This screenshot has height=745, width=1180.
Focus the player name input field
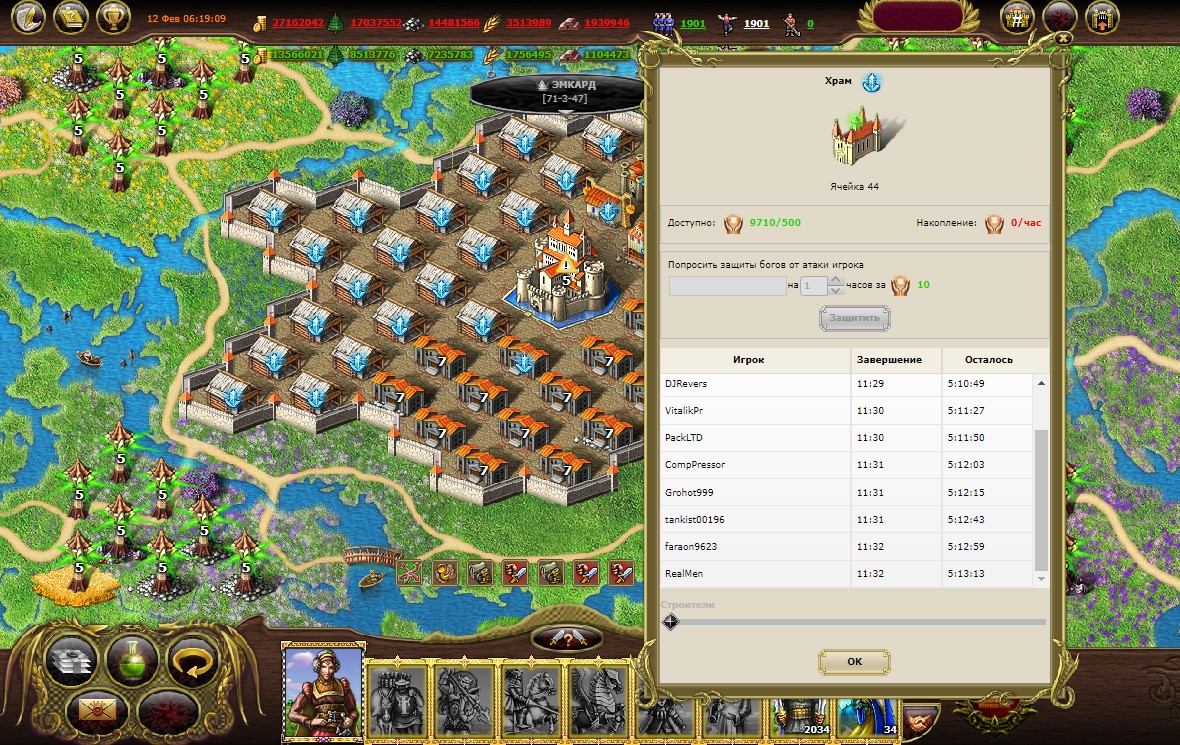click(727, 286)
